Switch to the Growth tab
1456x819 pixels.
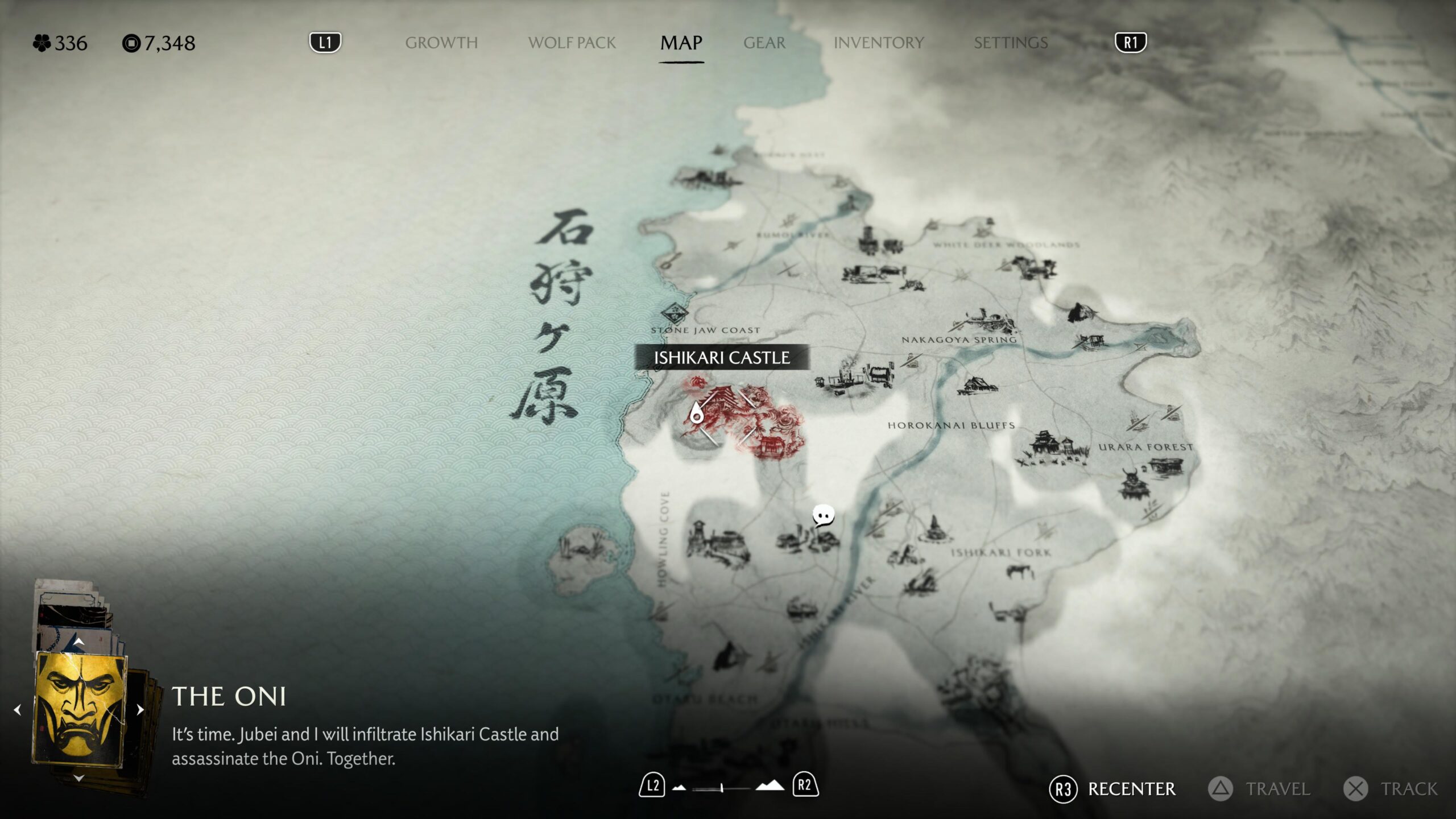[x=441, y=43]
